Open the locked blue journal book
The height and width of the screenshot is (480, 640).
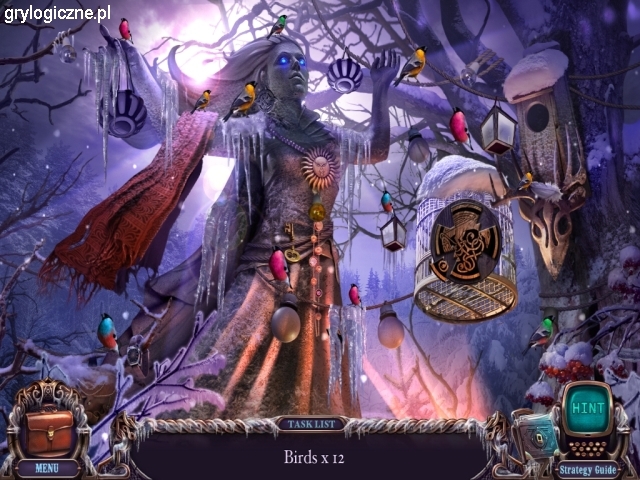pos(536,436)
